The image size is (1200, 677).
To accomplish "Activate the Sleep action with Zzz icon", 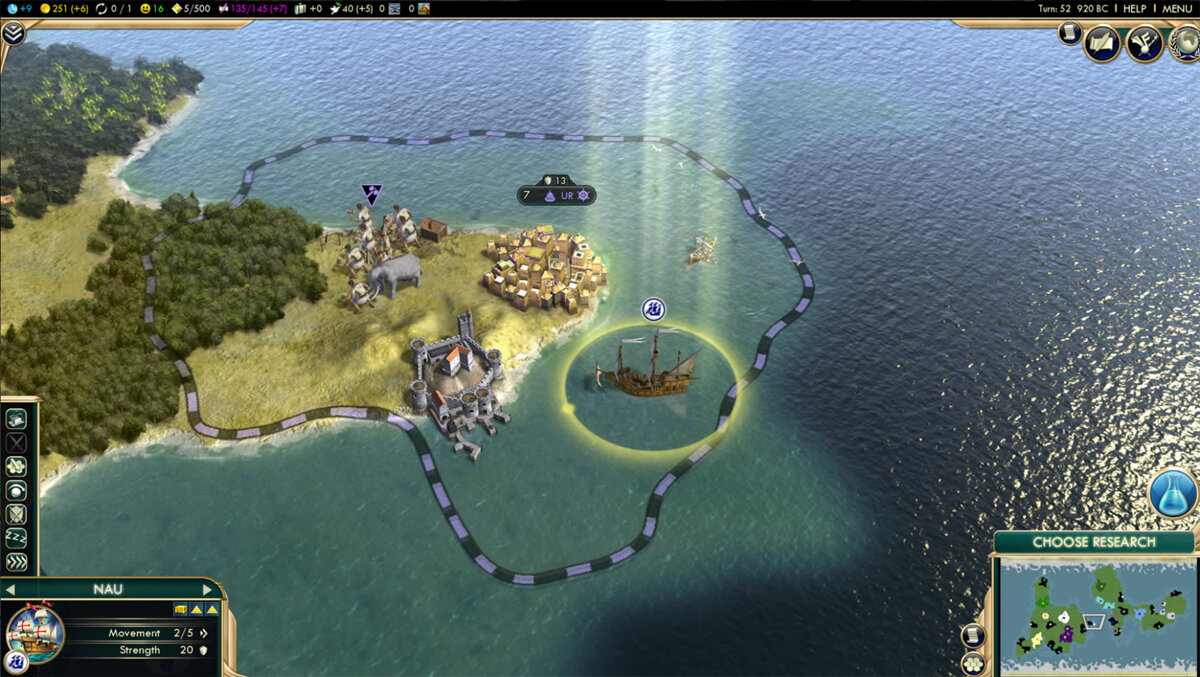I will pos(17,538).
